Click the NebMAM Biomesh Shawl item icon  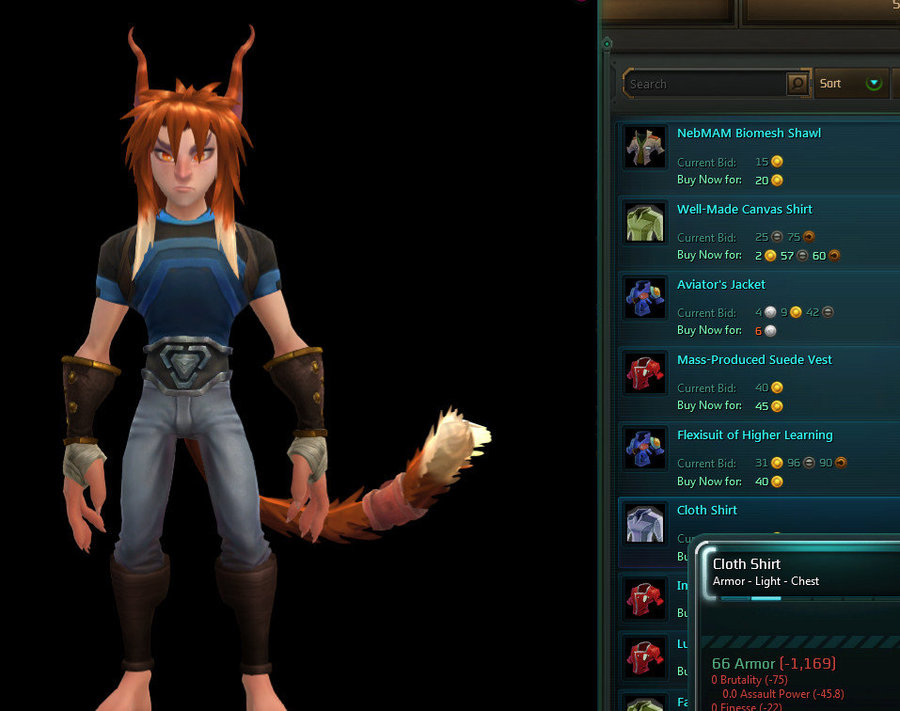tap(645, 148)
